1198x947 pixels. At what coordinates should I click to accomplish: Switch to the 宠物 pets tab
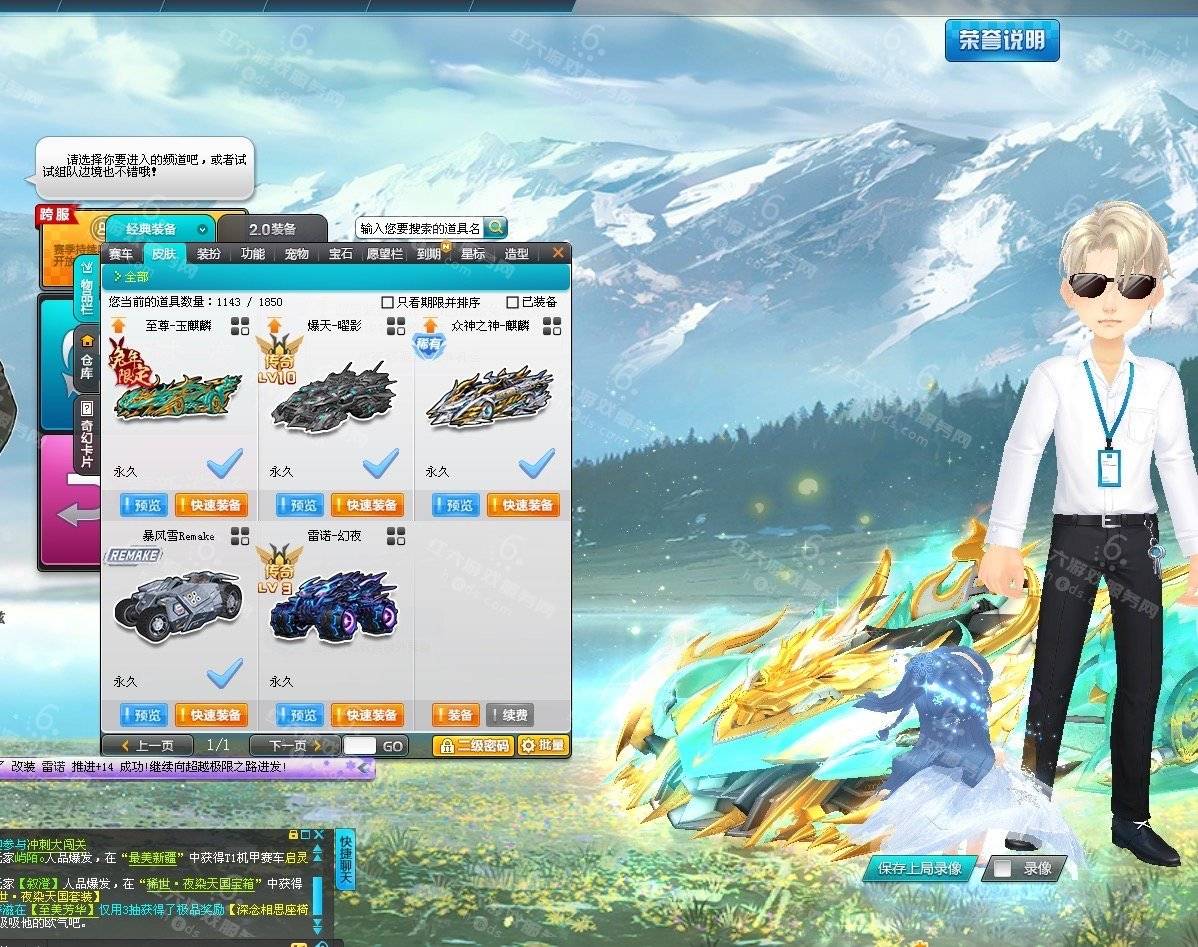point(297,254)
